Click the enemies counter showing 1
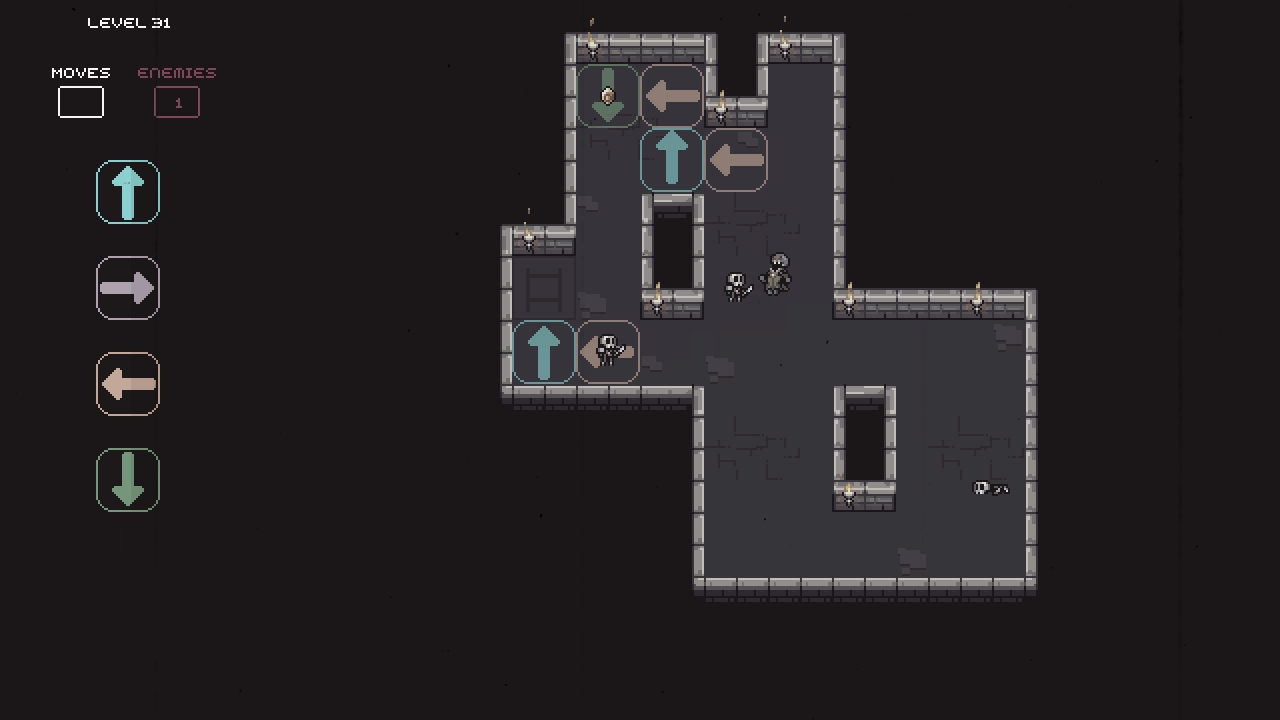Image resolution: width=1280 pixels, height=720 pixels. 176,102
